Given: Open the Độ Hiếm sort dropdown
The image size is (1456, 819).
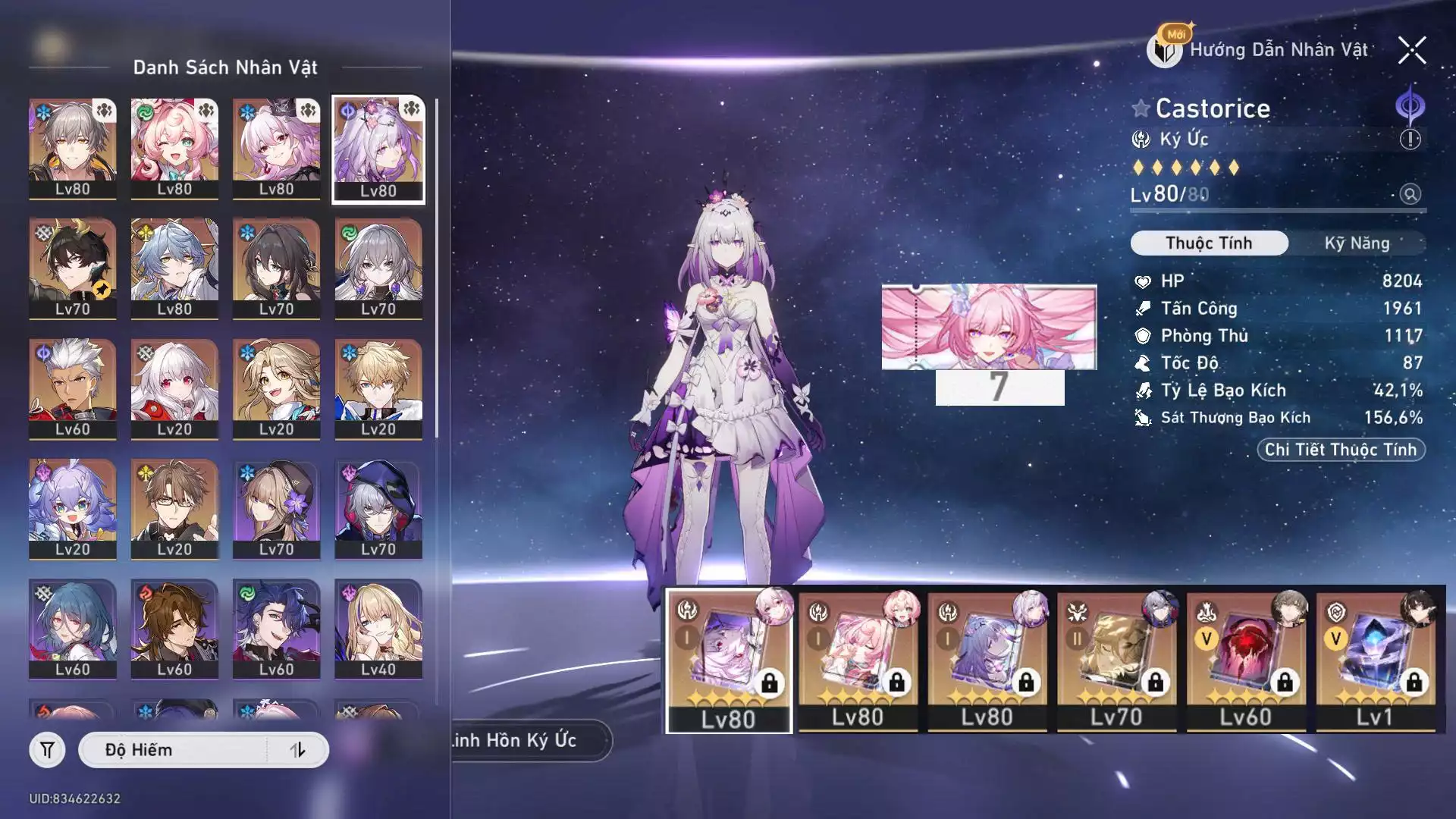Looking at the screenshot, I should pos(174,750).
